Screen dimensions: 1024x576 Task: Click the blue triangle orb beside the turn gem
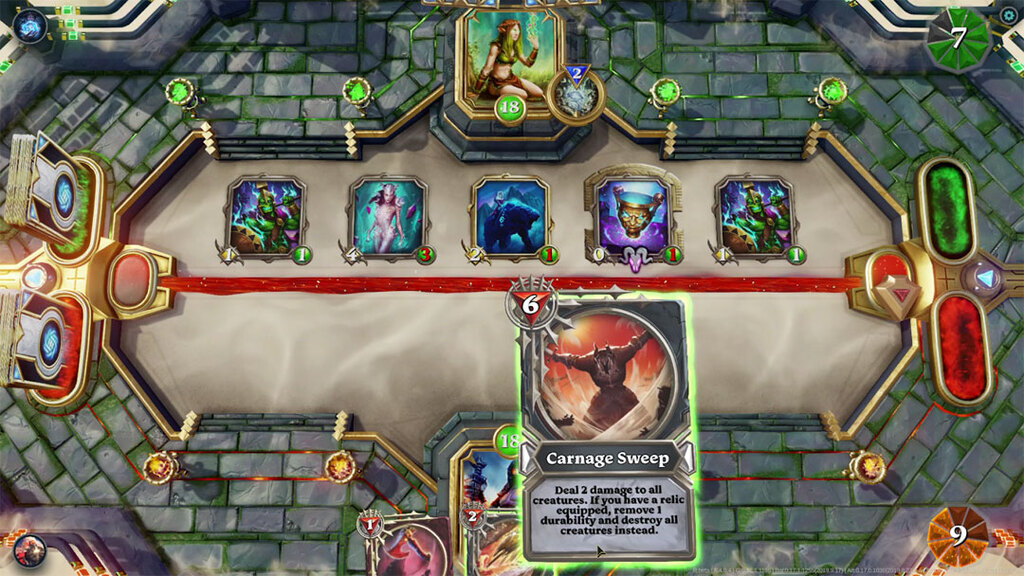pos(985,278)
